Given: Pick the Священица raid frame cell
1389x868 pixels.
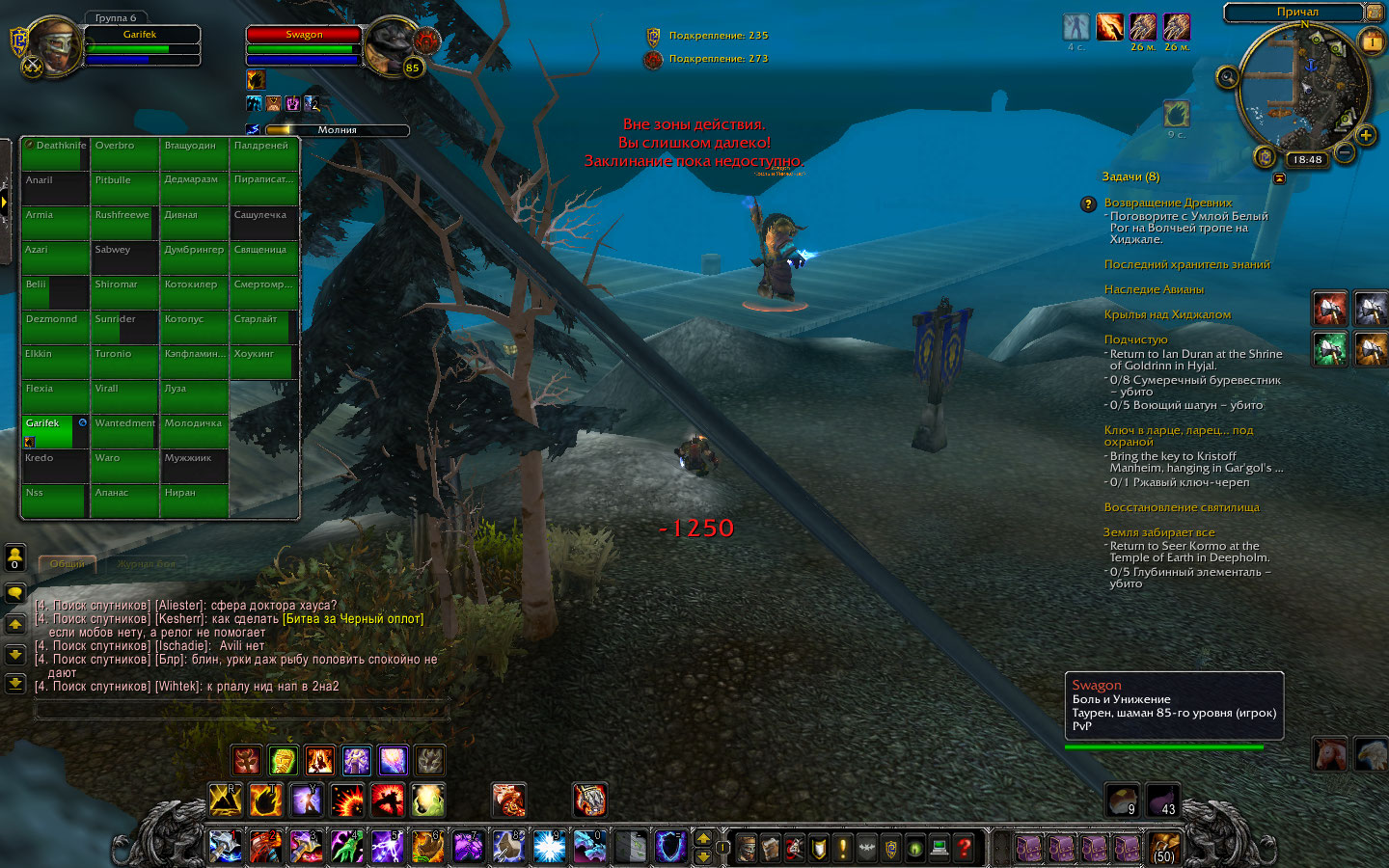Looking at the screenshot, I should coord(263,258).
